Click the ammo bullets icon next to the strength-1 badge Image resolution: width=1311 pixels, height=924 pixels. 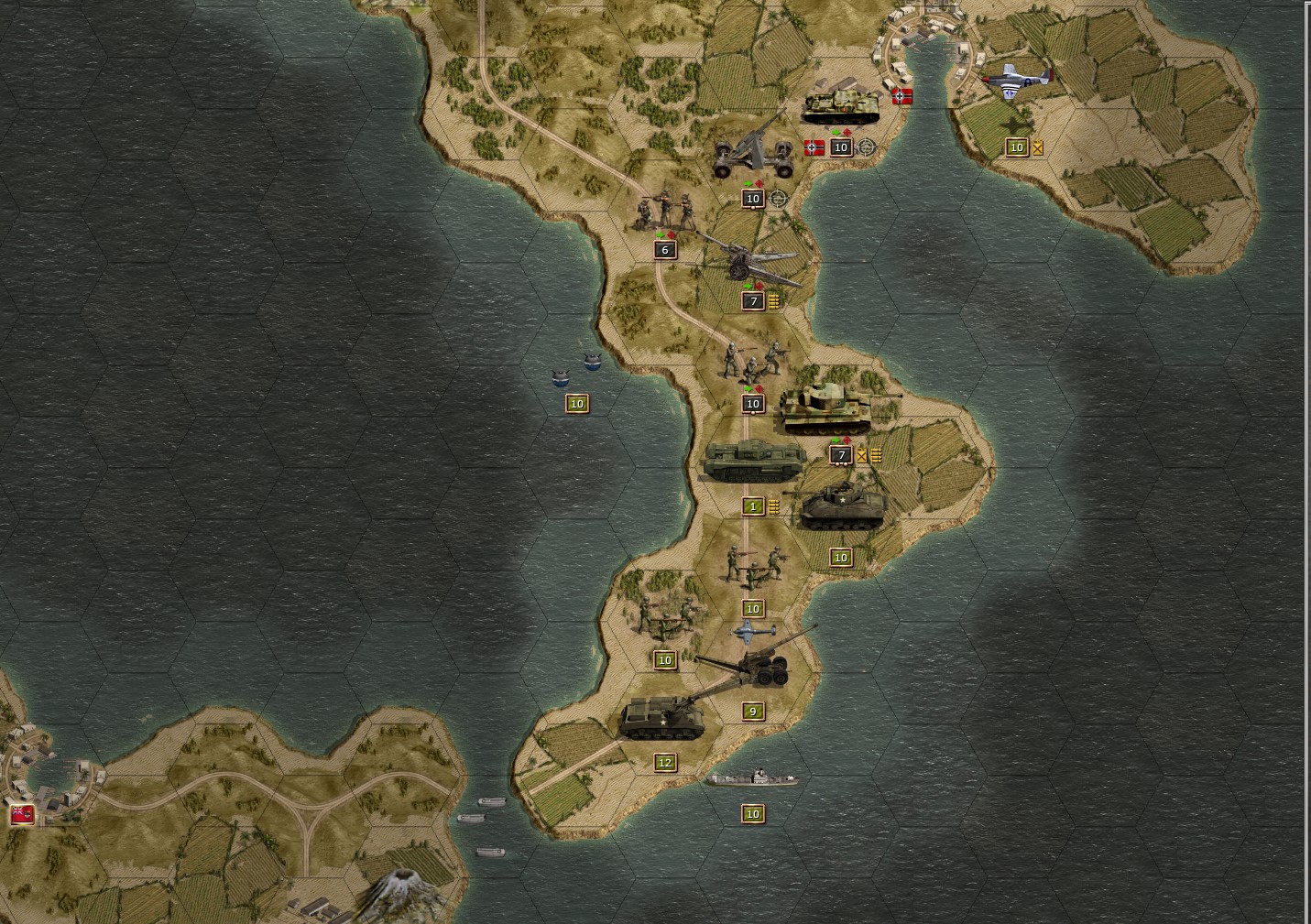tap(774, 505)
